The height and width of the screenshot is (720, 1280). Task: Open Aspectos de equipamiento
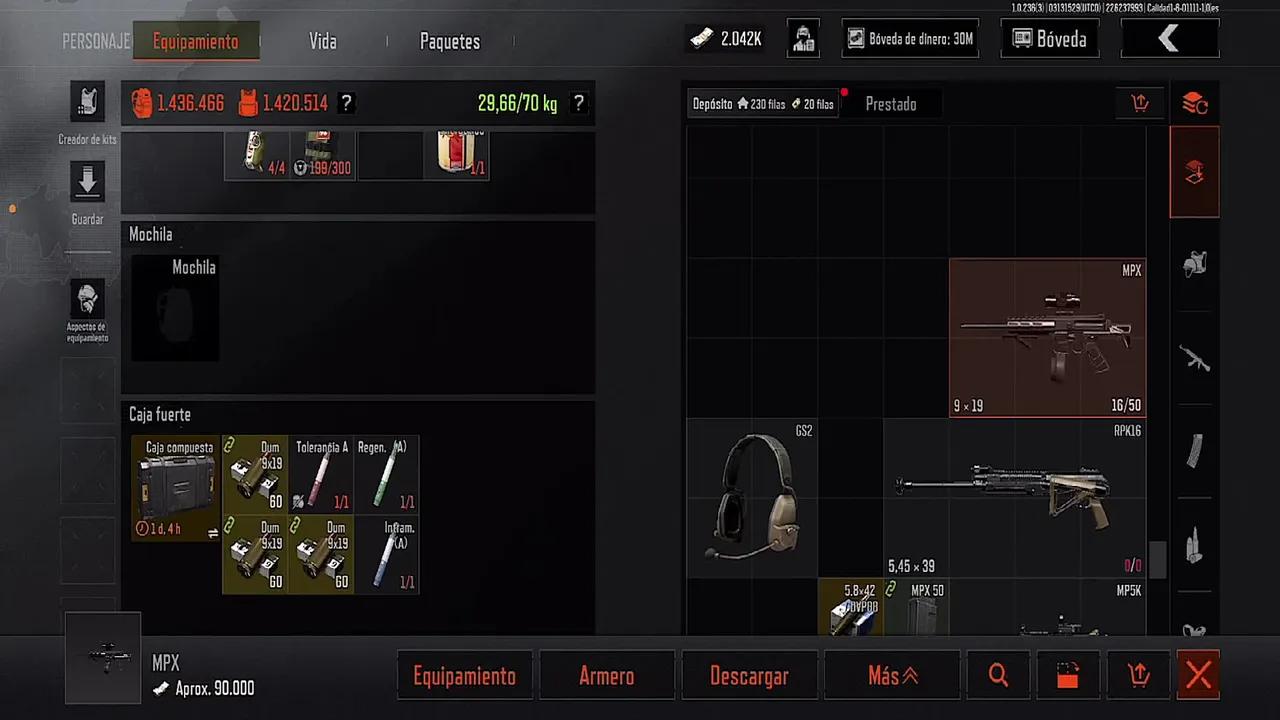pos(87,300)
